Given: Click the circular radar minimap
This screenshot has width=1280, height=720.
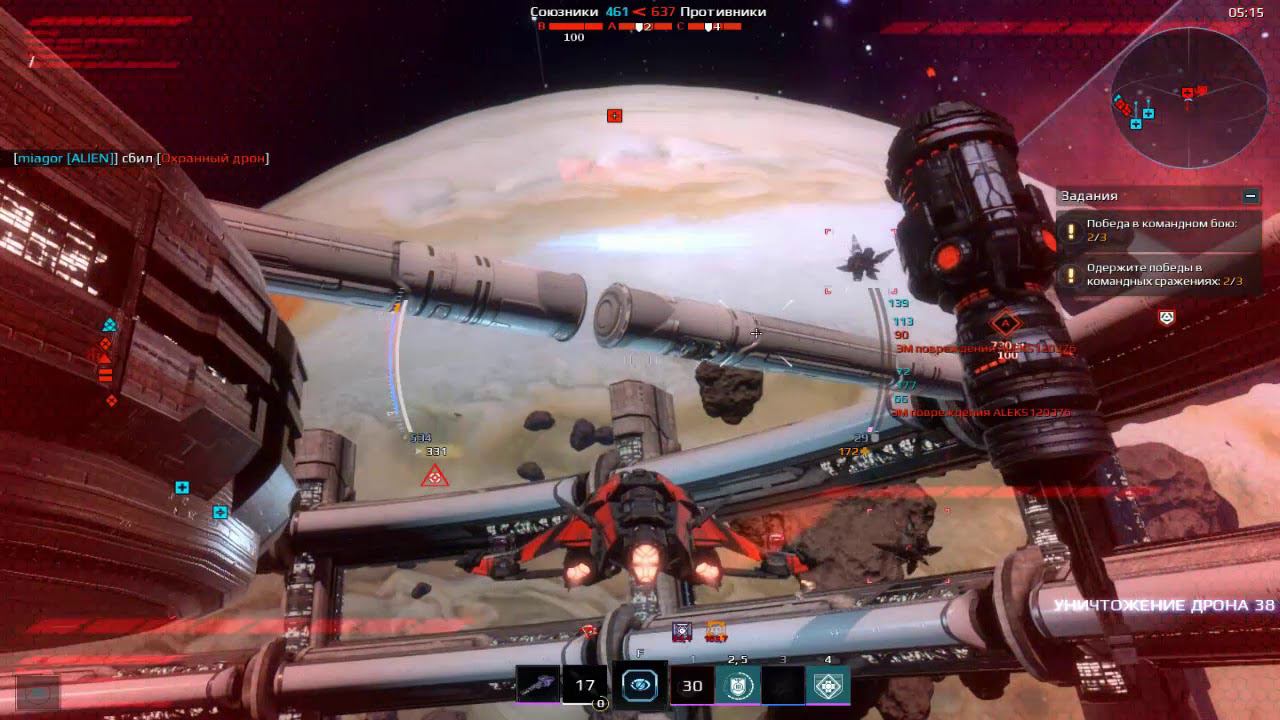Looking at the screenshot, I should point(1188,97).
